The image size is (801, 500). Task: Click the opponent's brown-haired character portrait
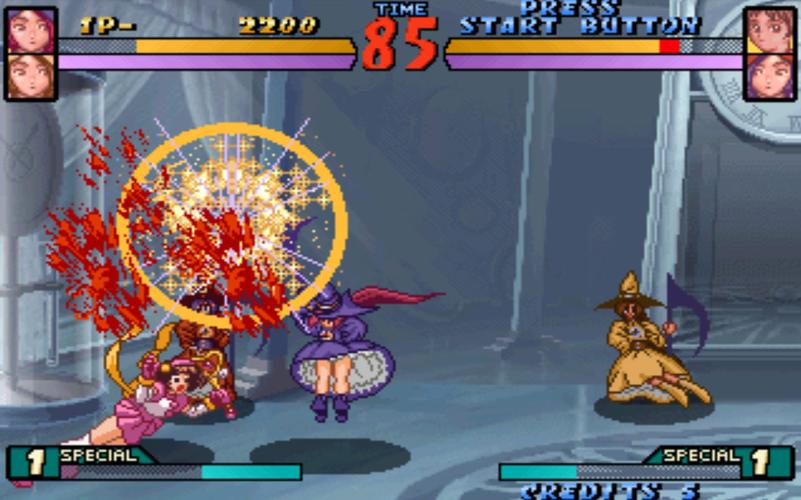[x=769, y=30]
